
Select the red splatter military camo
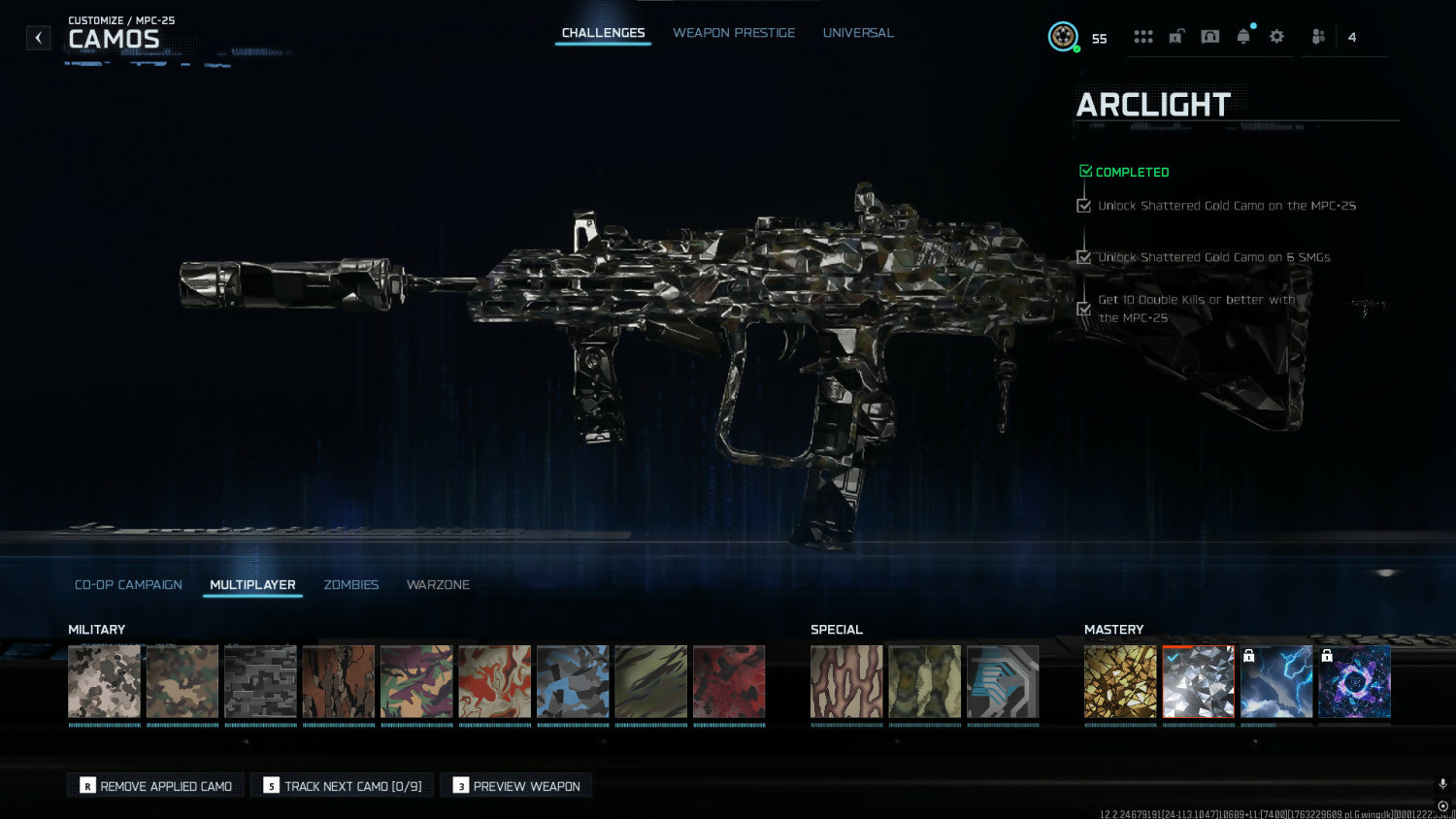(x=729, y=682)
